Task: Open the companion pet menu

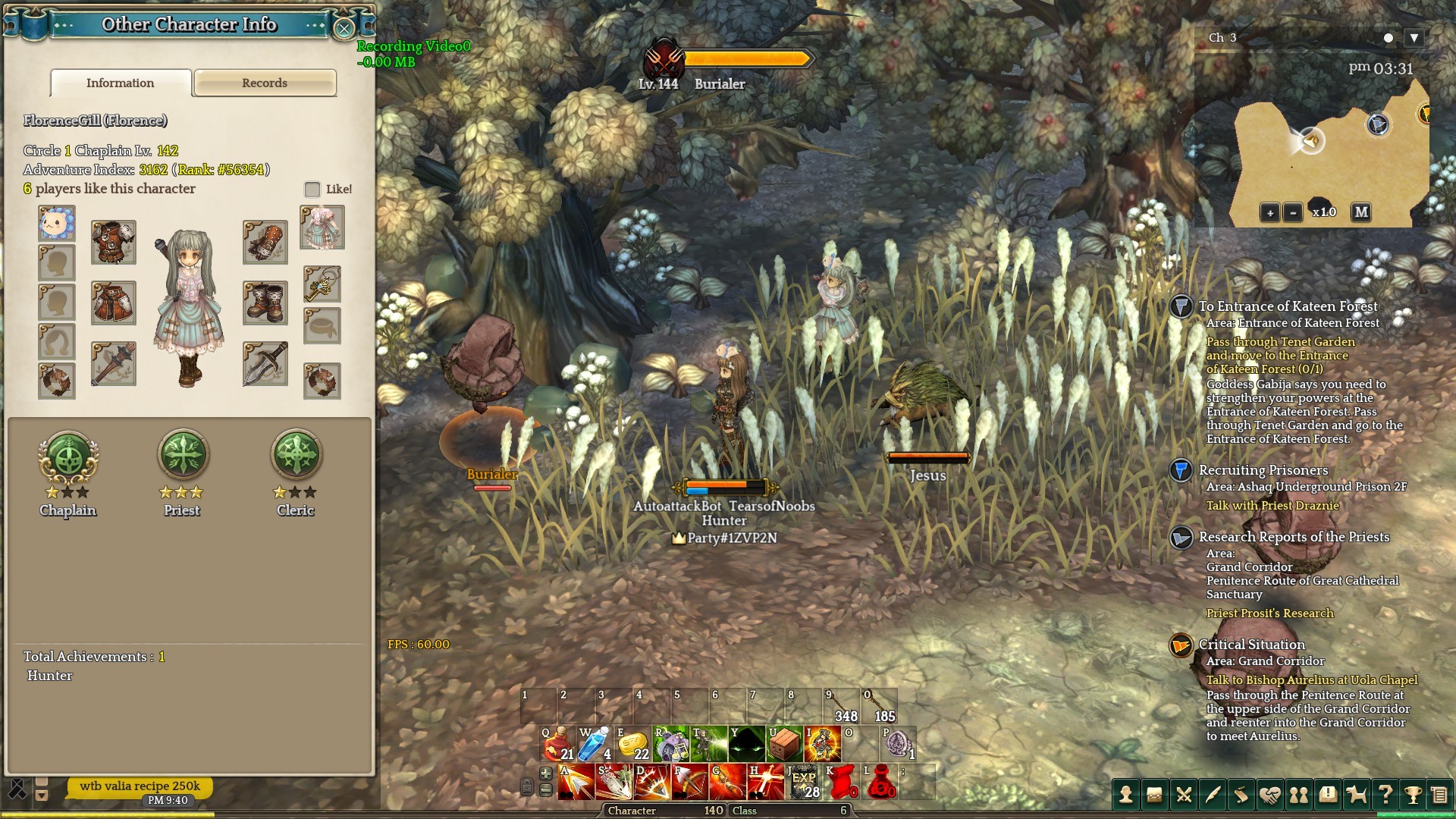Action: (x=1356, y=795)
